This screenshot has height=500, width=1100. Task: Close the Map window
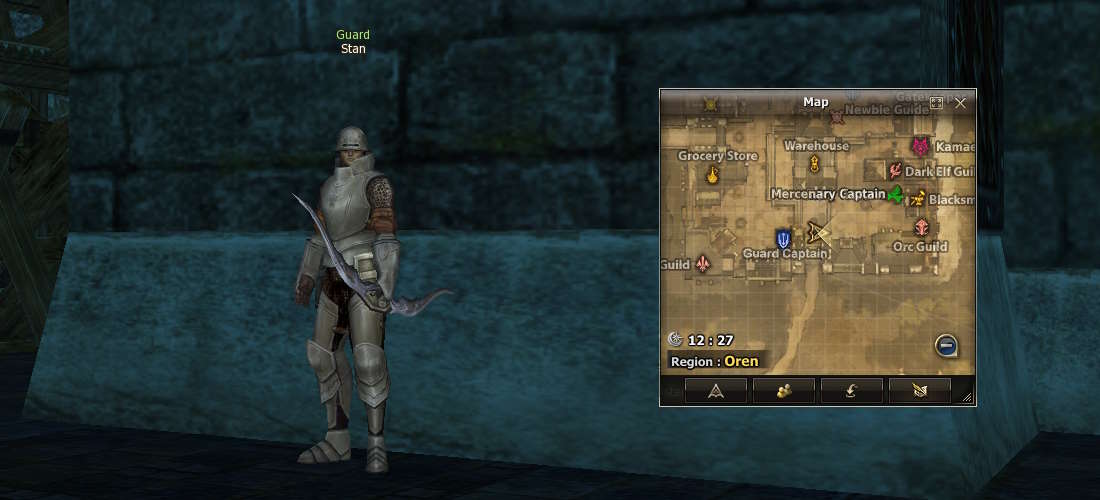coord(960,103)
